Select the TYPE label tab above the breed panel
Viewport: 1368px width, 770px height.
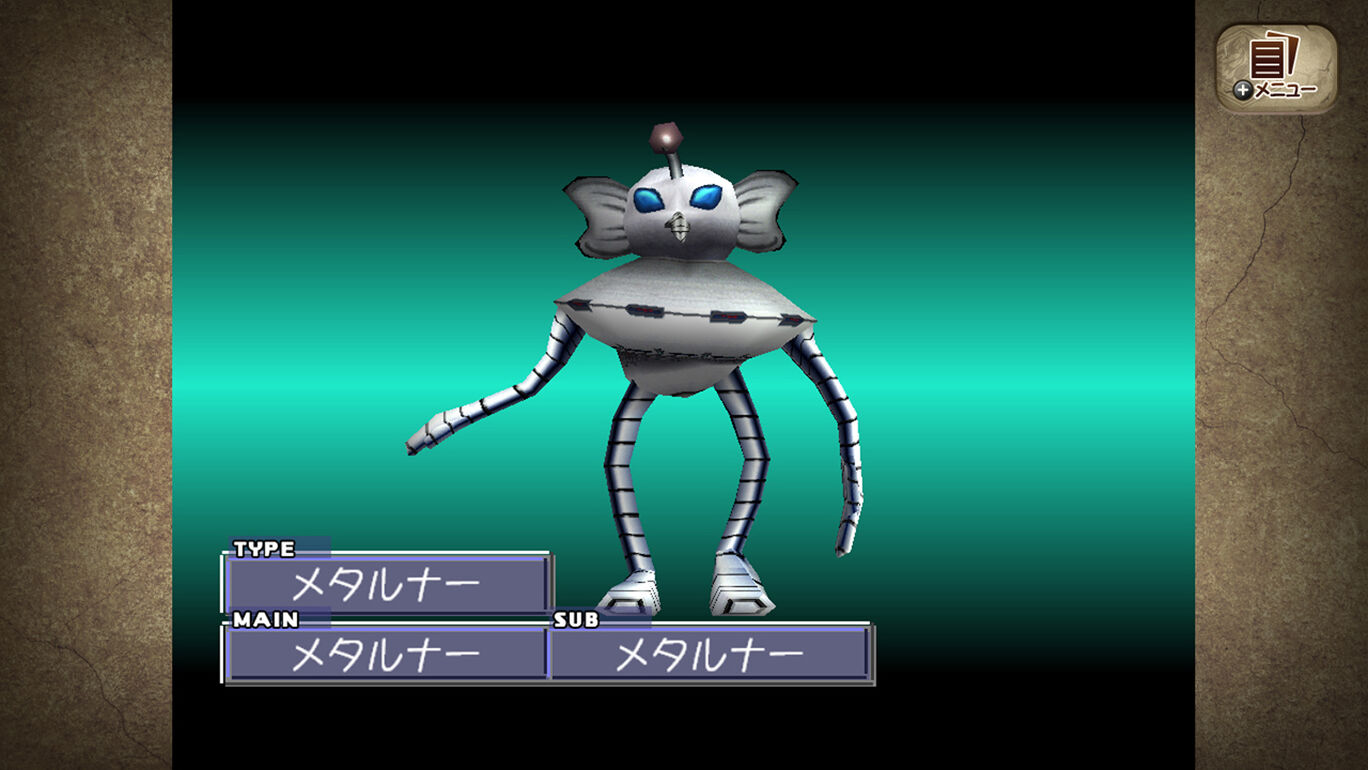coord(263,549)
